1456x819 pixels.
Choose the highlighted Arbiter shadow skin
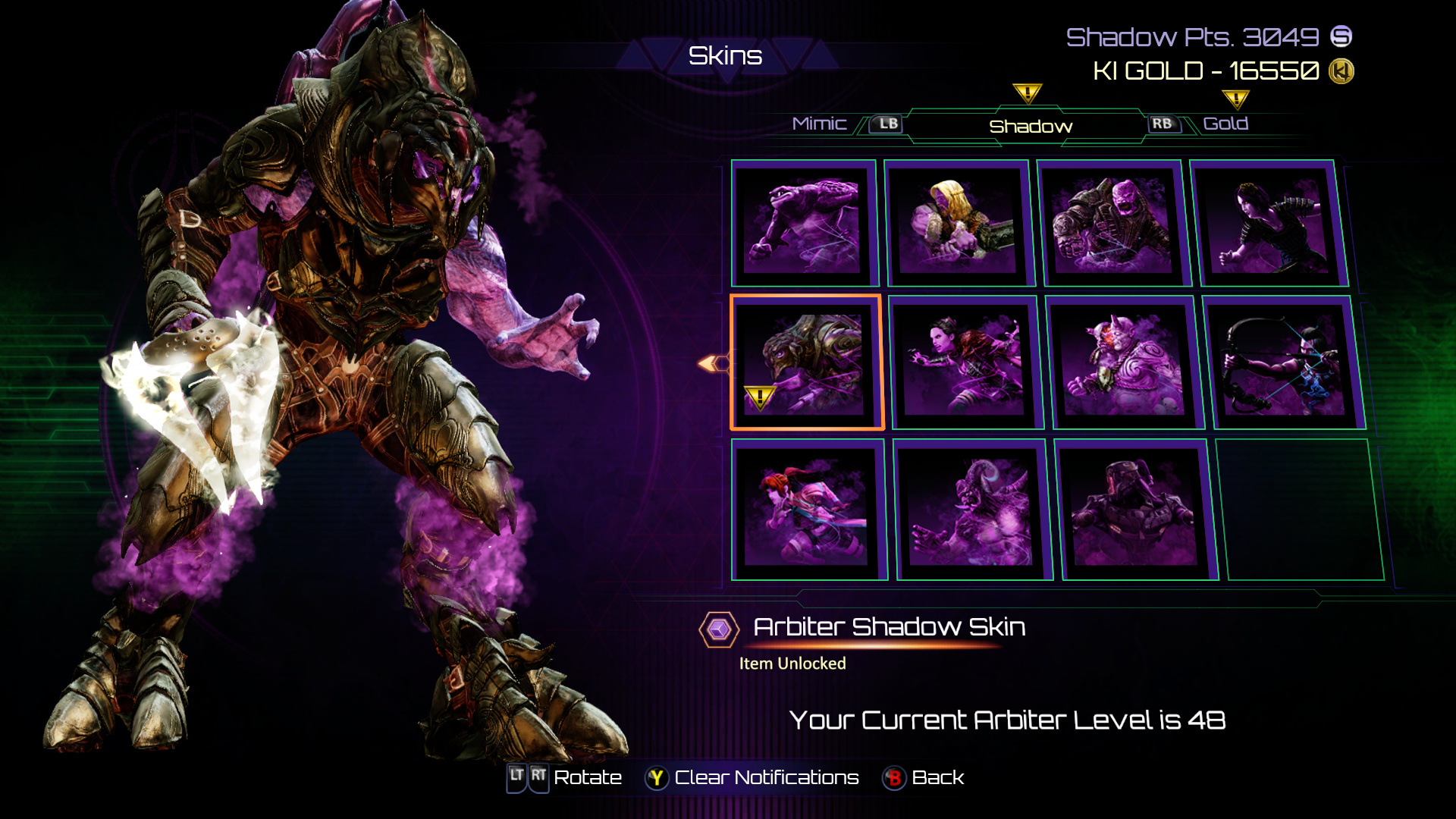point(806,362)
